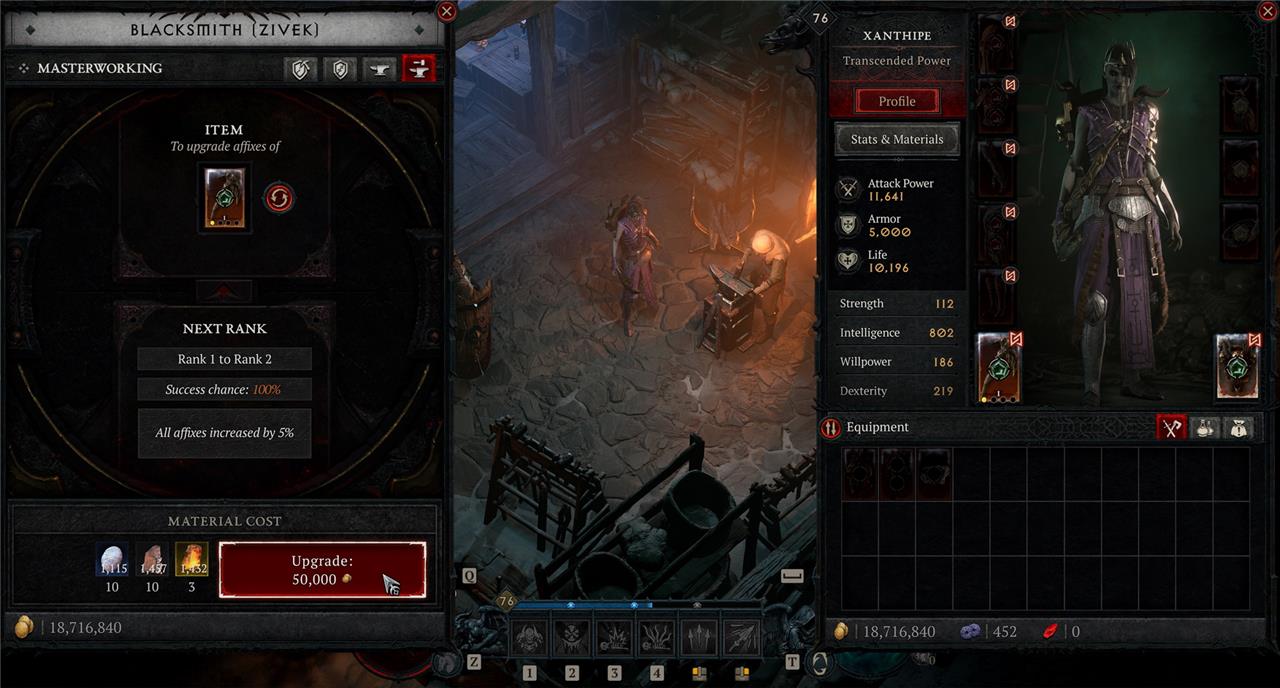Close the Blacksmith window
Image resolution: width=1280 pixels, height=688 pixels.
tap(447, 12)
